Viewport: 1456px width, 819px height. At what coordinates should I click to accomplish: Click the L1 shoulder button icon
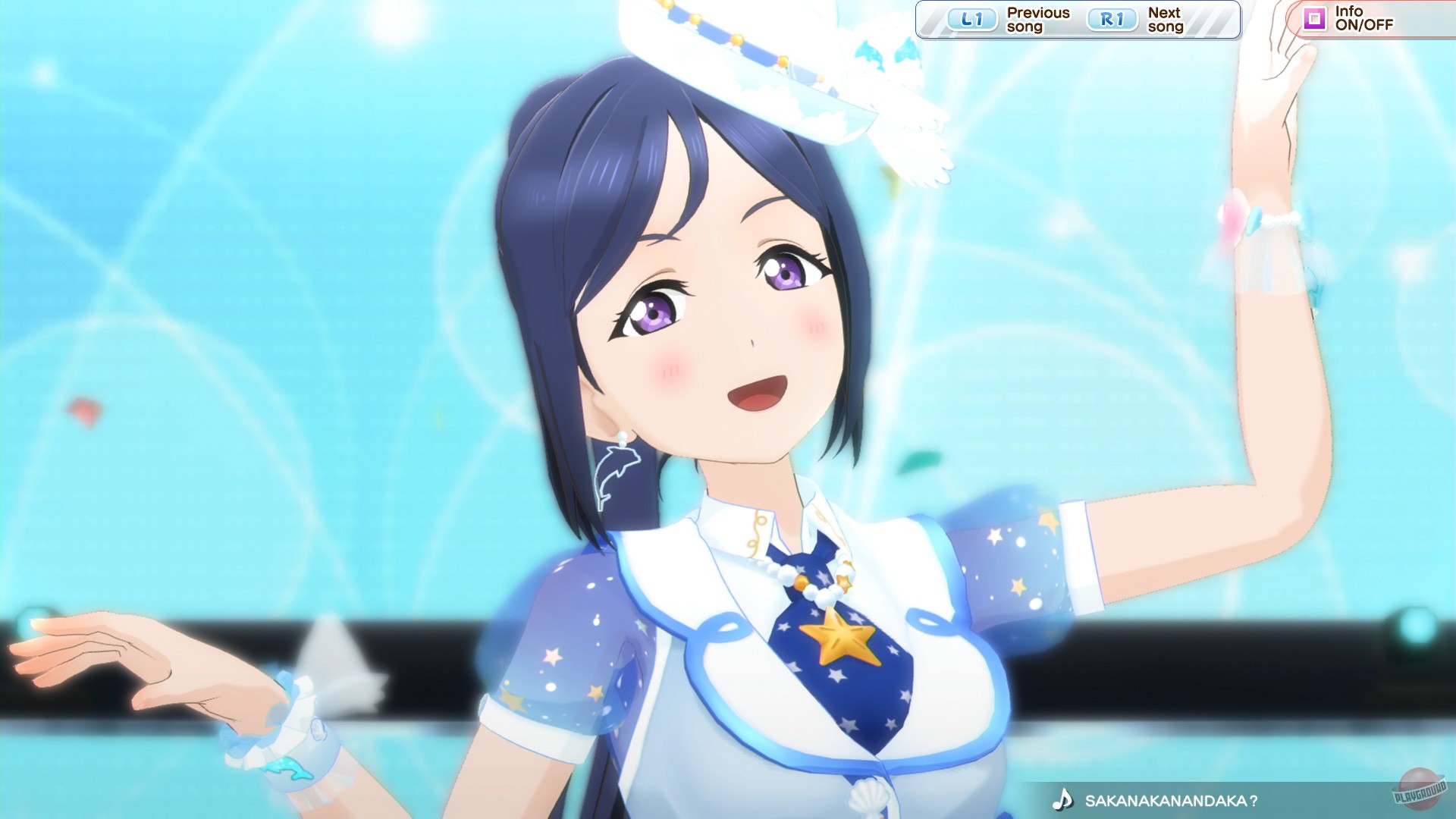click(973, 19)
